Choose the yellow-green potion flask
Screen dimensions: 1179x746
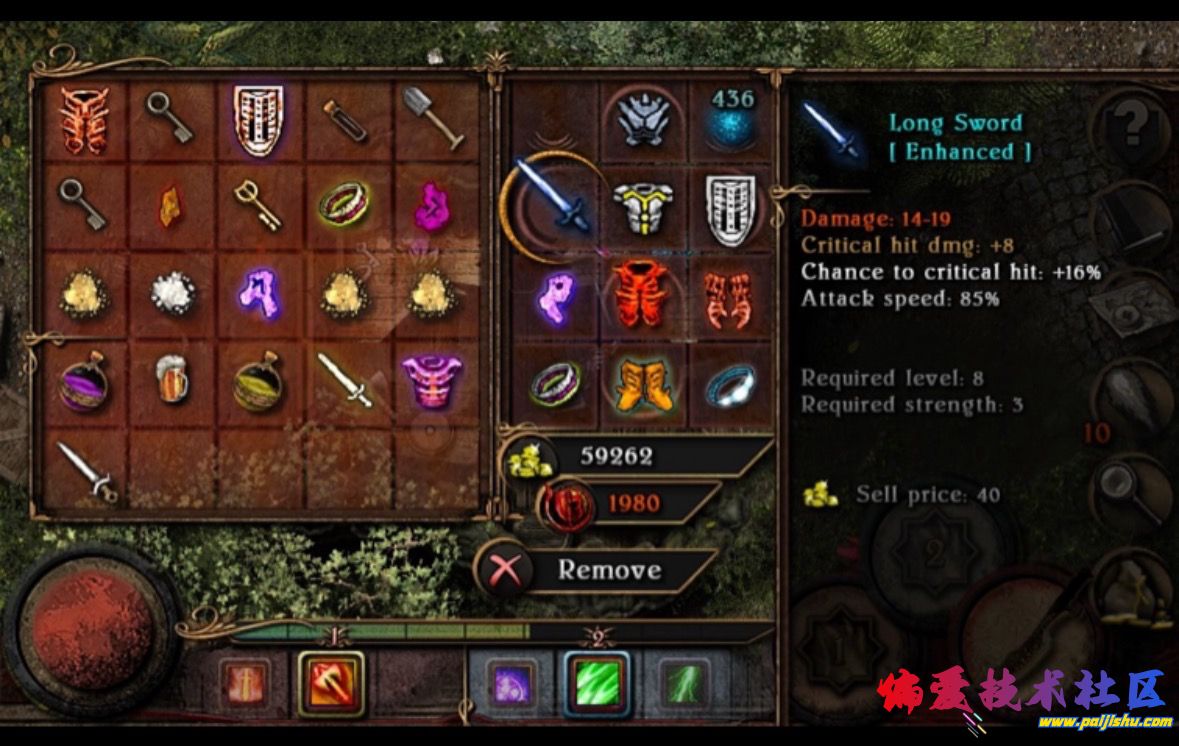[x=258, y=381]
